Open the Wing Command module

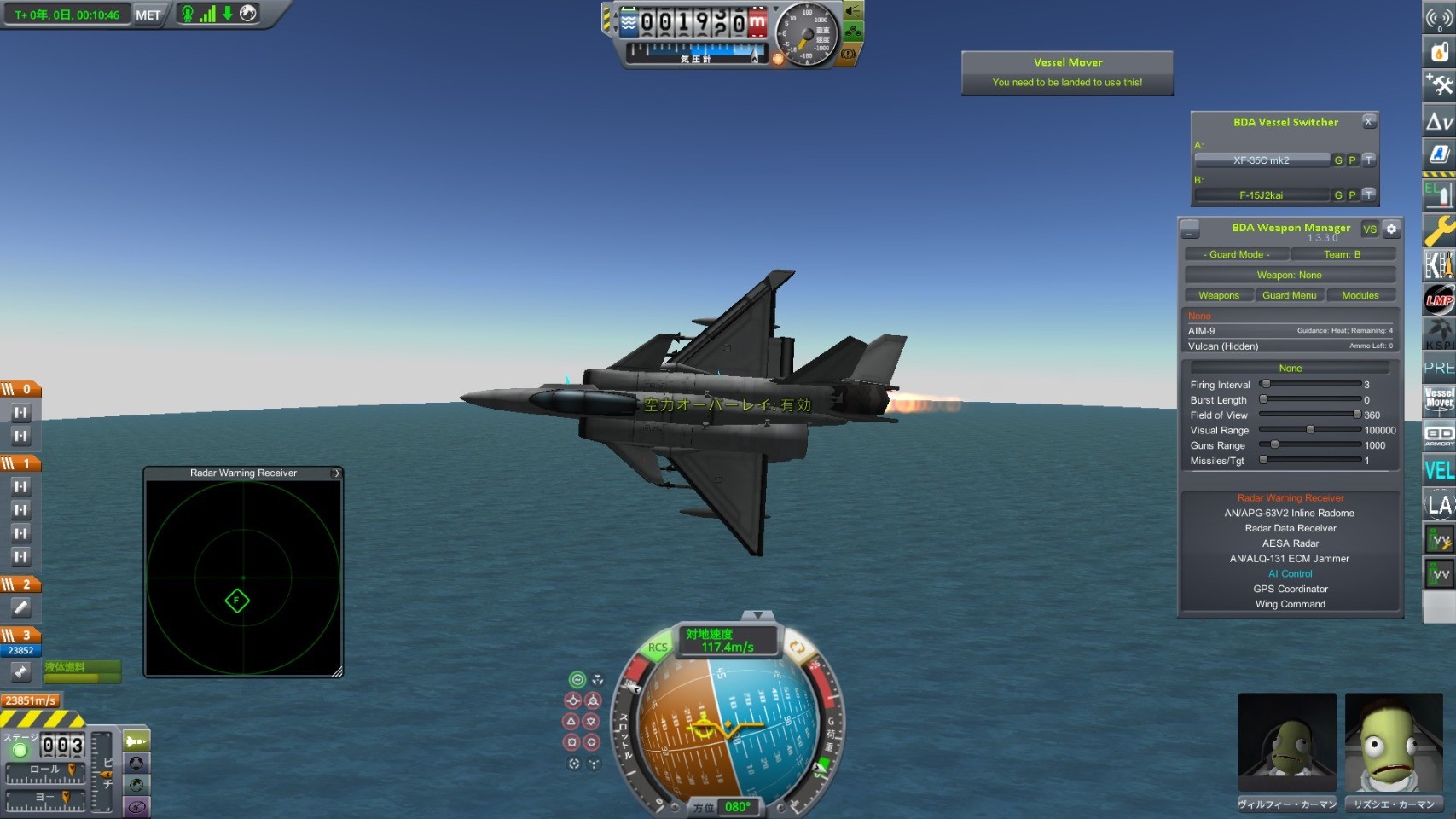tap(1290, 605)
